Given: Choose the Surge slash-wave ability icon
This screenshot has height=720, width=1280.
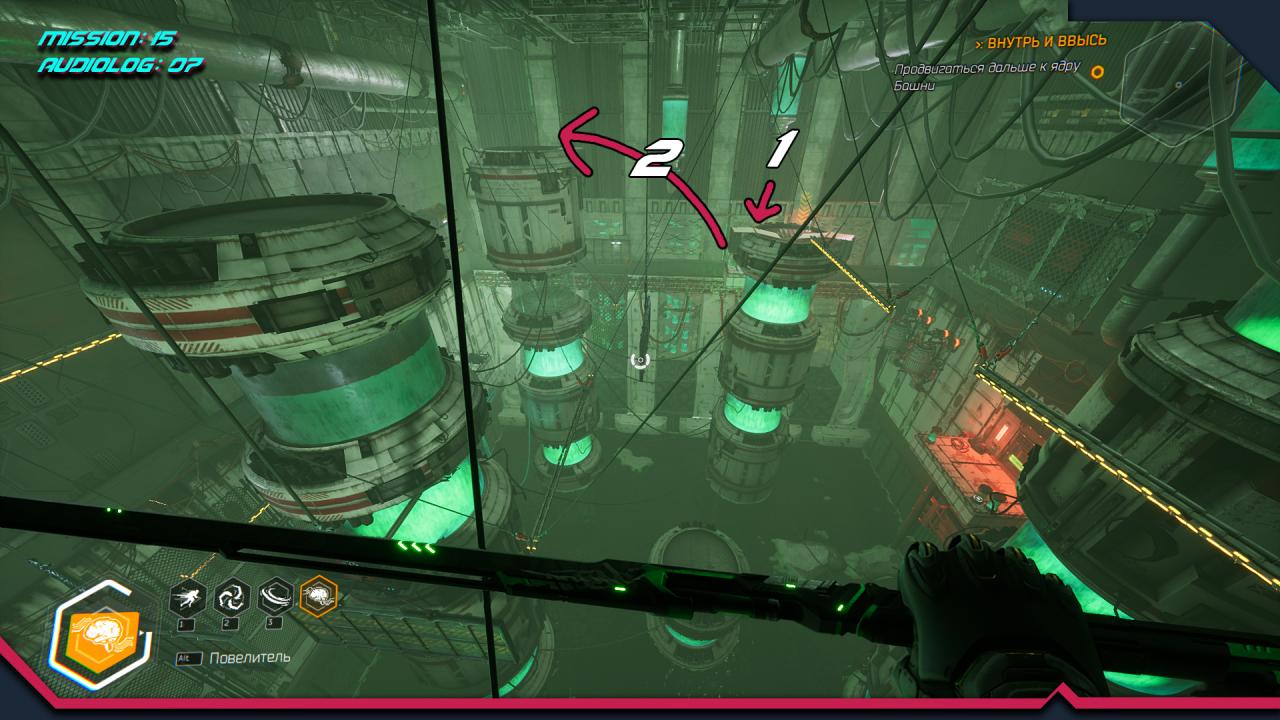Looking at the screenshot, I should coord(276,597).
